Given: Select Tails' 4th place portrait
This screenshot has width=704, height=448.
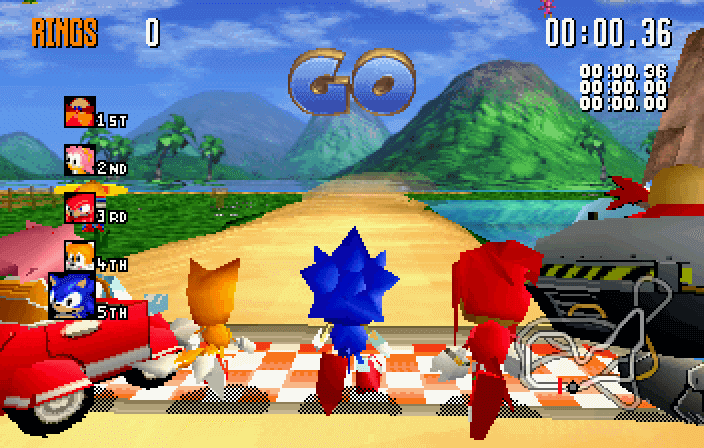Looking at the screenshot, I should 80,255.
